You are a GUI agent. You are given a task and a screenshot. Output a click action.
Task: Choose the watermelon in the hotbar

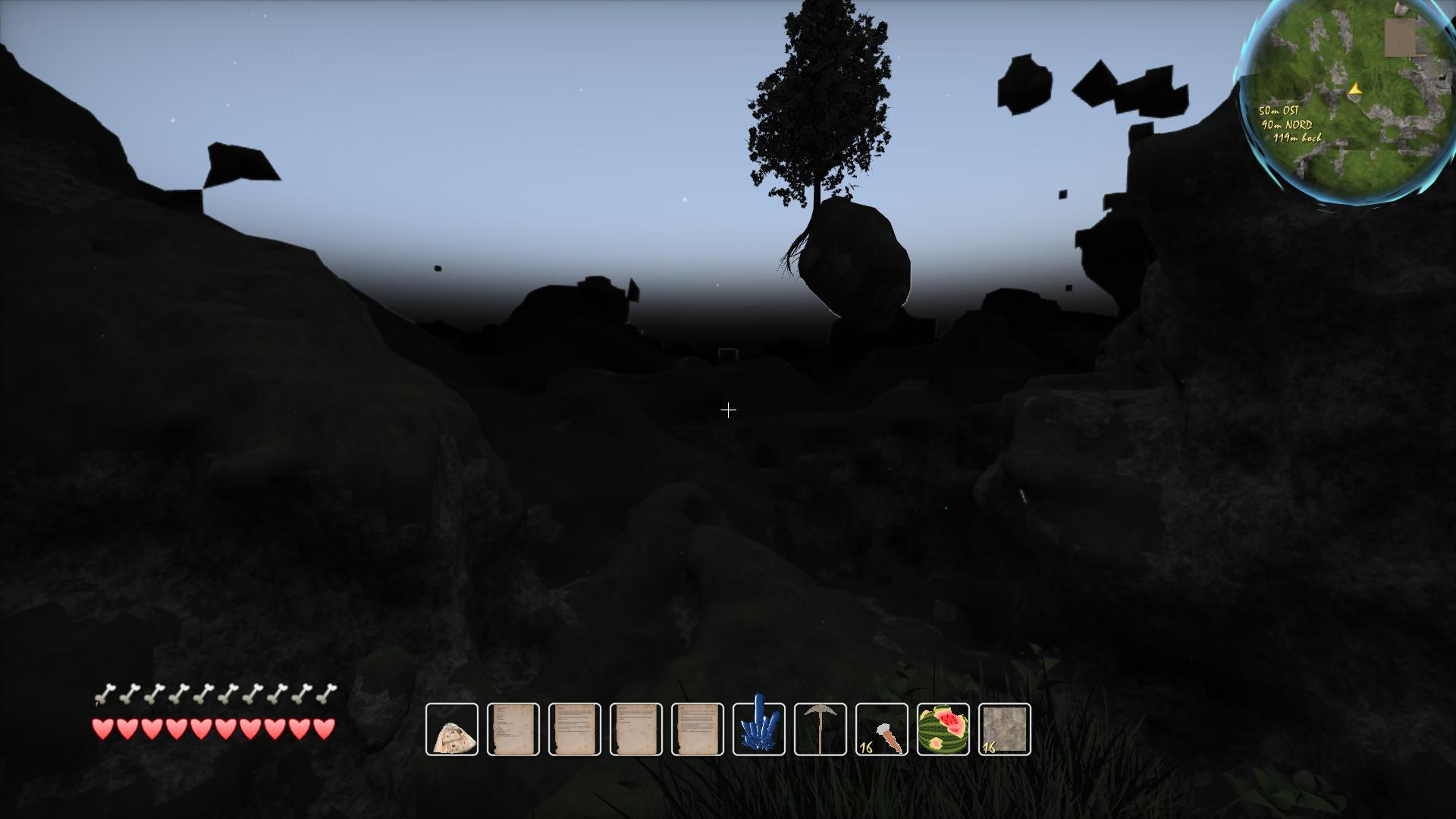[943, 730]
